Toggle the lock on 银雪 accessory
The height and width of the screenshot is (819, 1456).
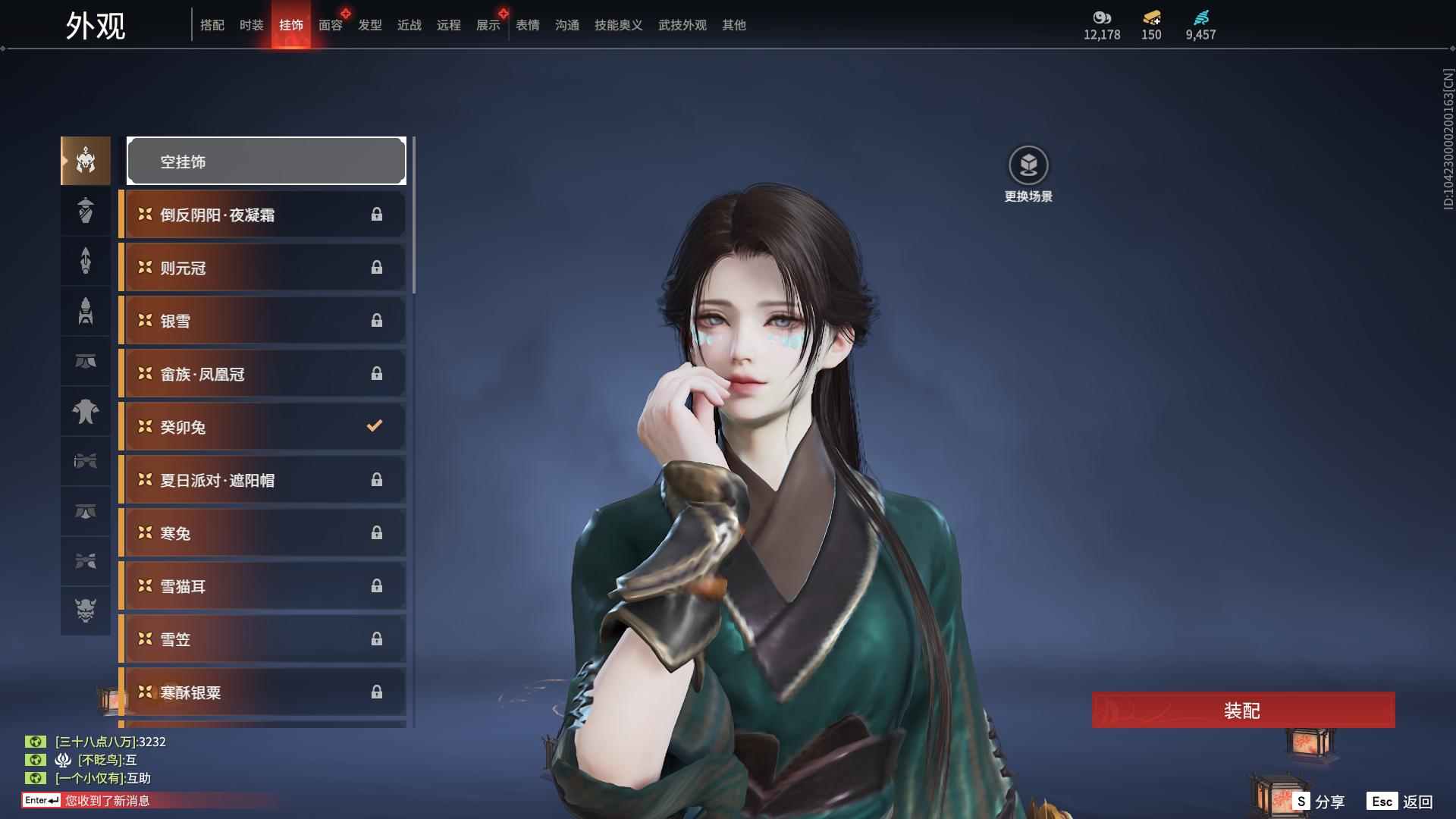coord(377,320)
